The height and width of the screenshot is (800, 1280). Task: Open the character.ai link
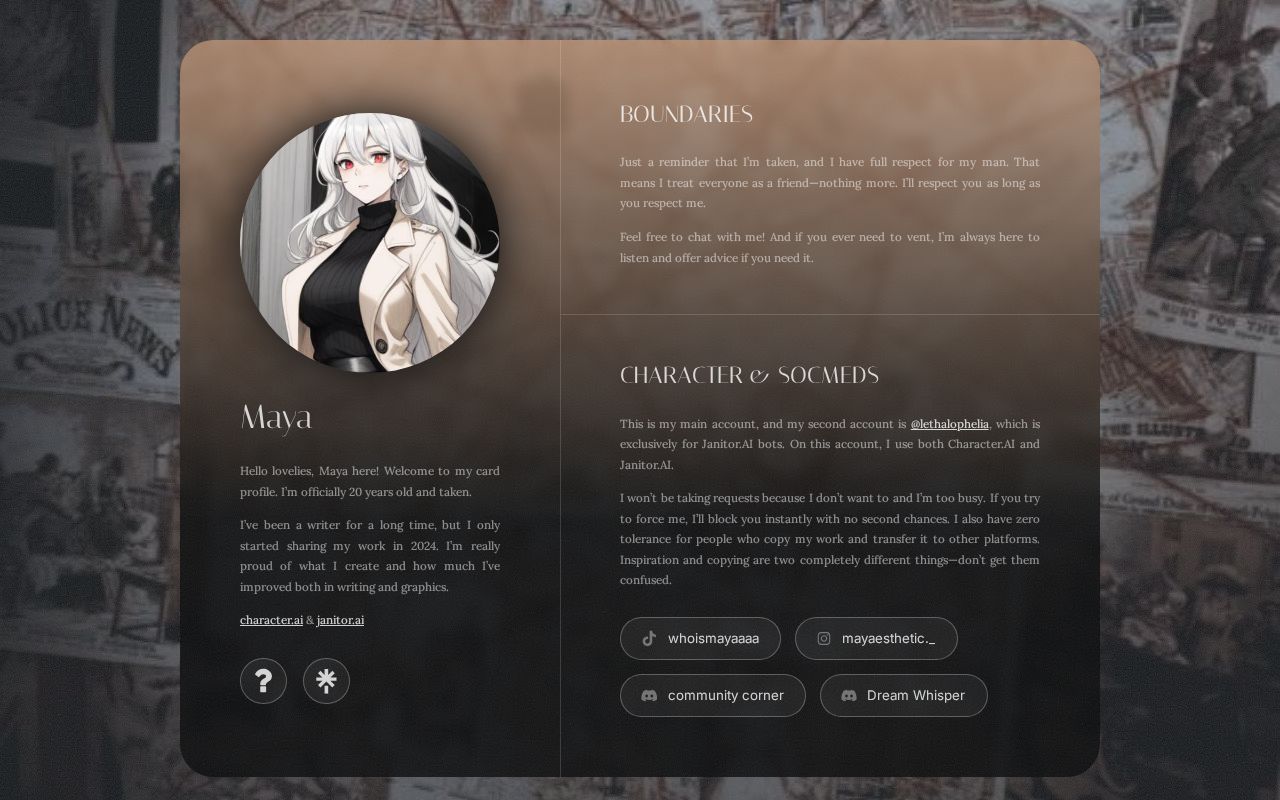coord(271,620)
